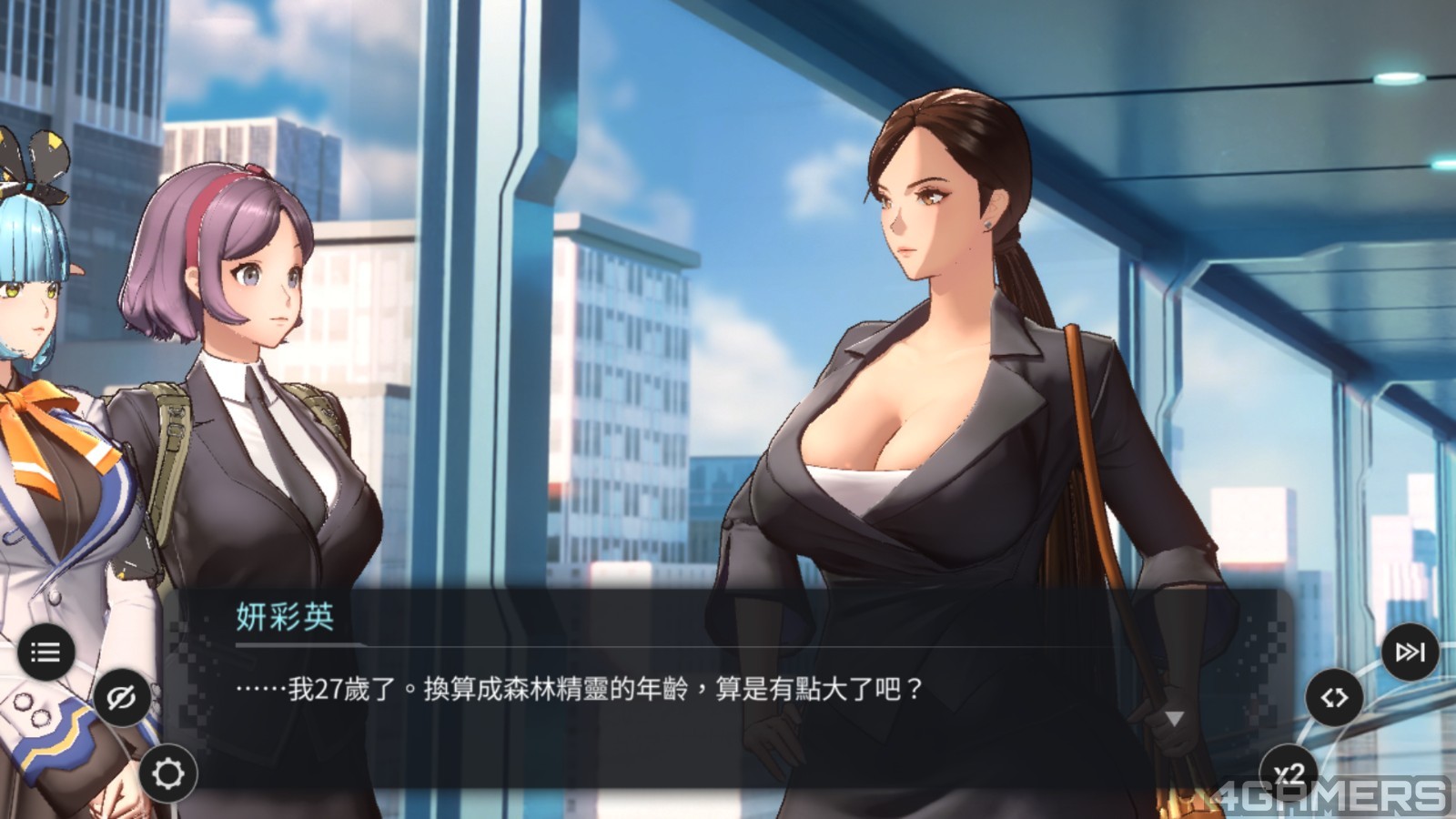Screen dimensions: 1456x819
Task: Hide the dialogue interface with eye-slash icon
Action: point(121,698)
